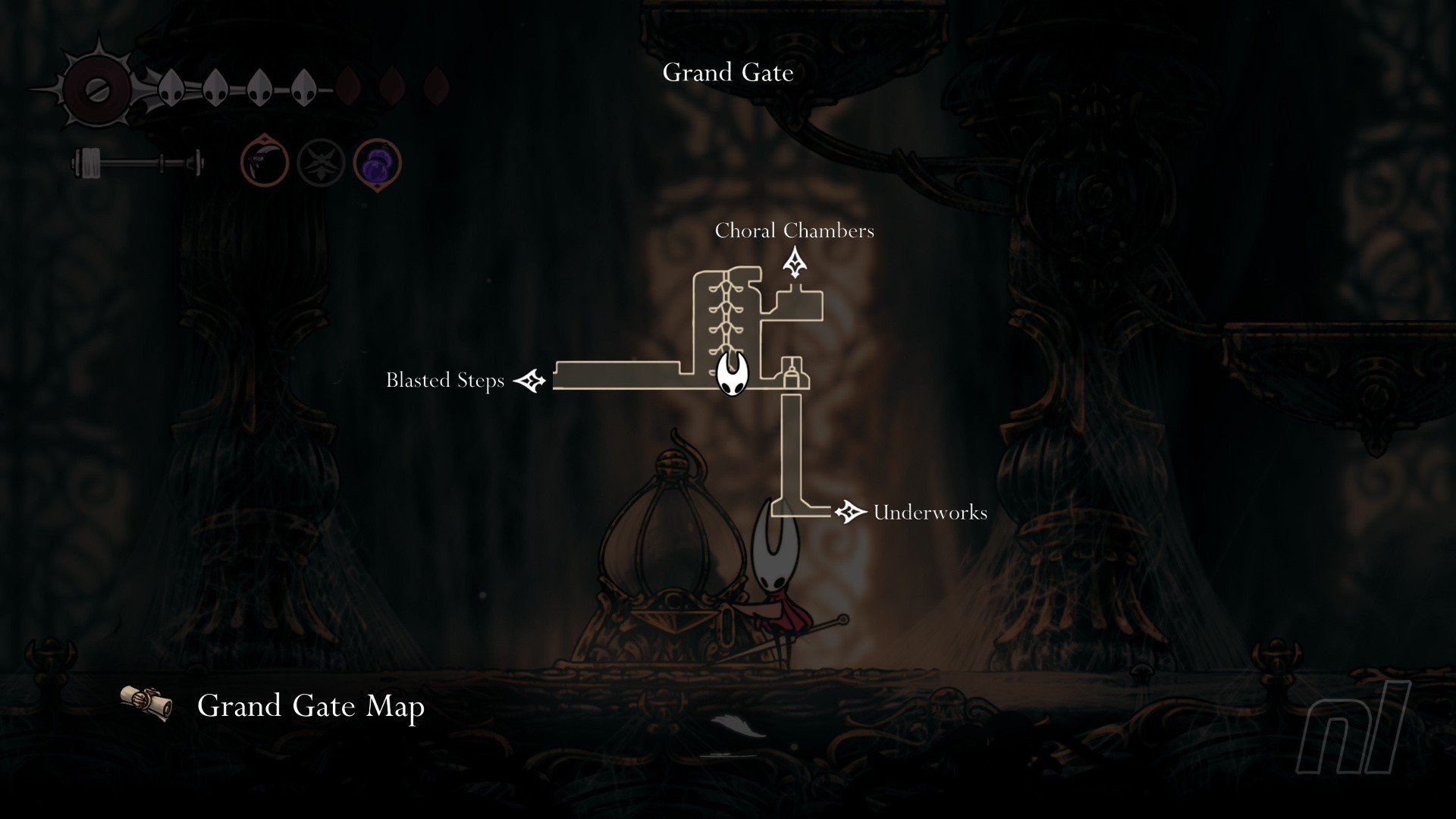The width and height of the screenshot is (1456, 819).
Task: Choose the dimmed grey tool icon
Action: [321, 163]
